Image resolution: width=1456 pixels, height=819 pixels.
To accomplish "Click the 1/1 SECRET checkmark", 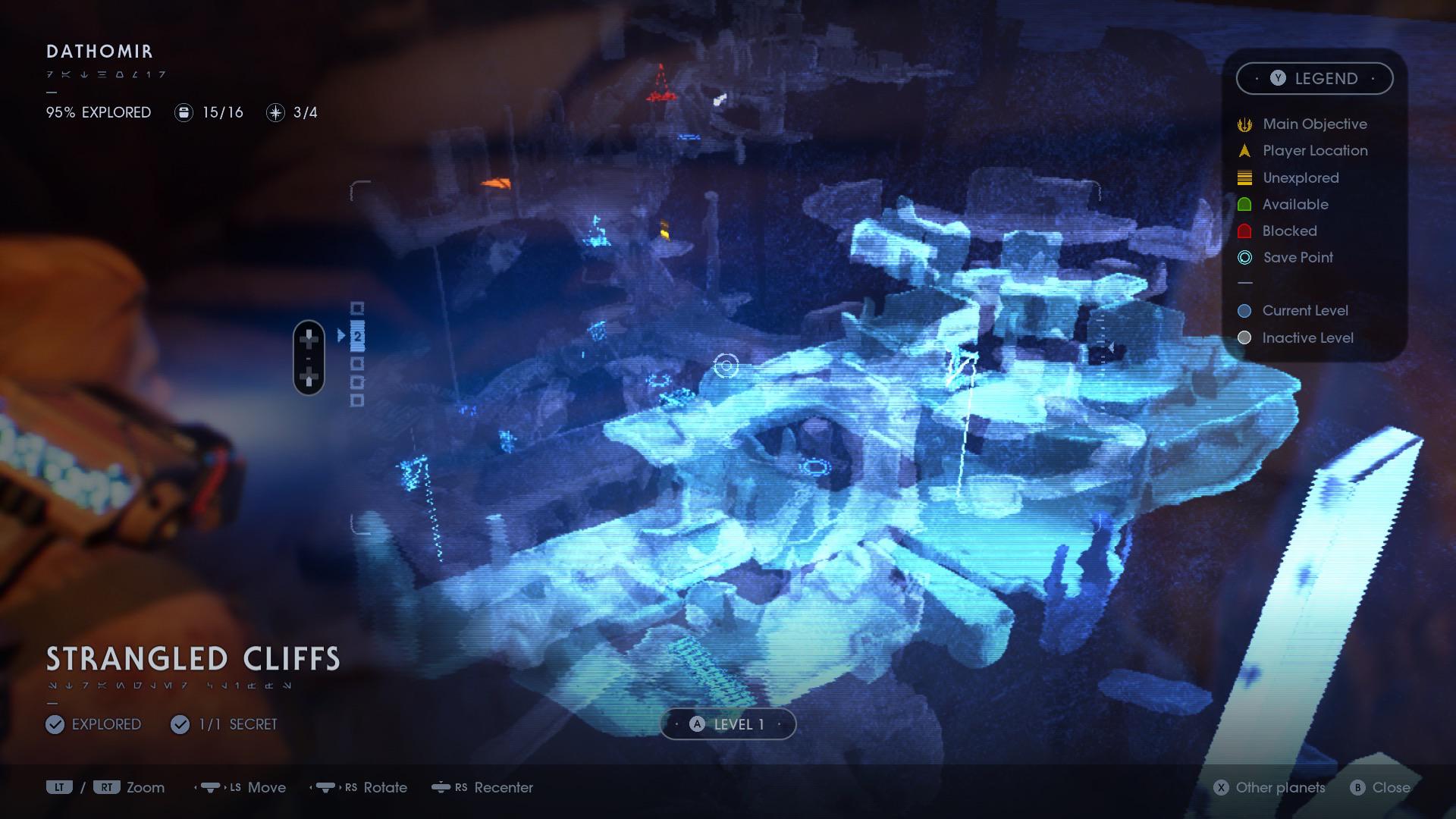I will tap(180, 724).
